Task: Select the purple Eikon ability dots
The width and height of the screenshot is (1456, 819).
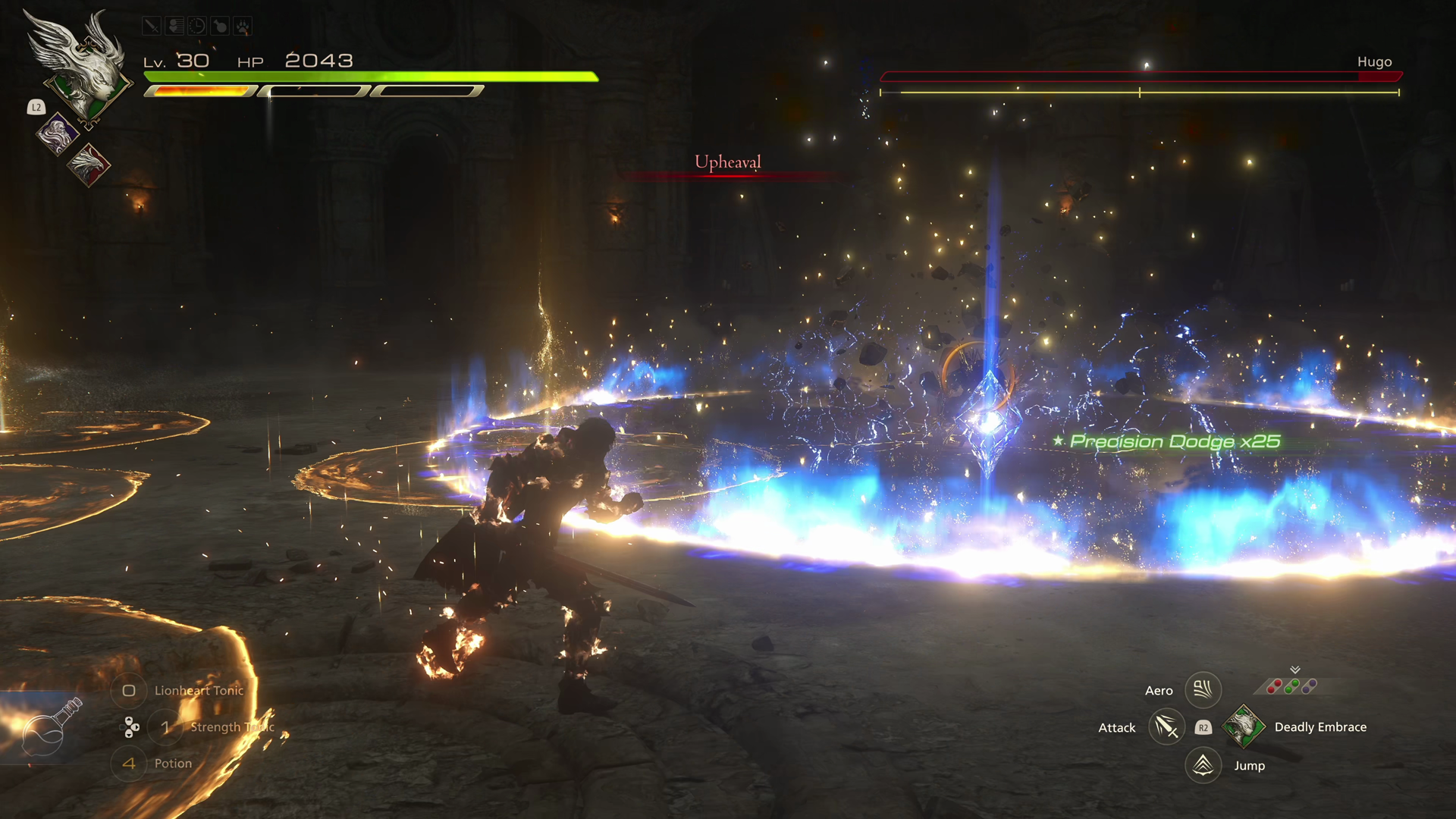Action: pos(1310,686)
